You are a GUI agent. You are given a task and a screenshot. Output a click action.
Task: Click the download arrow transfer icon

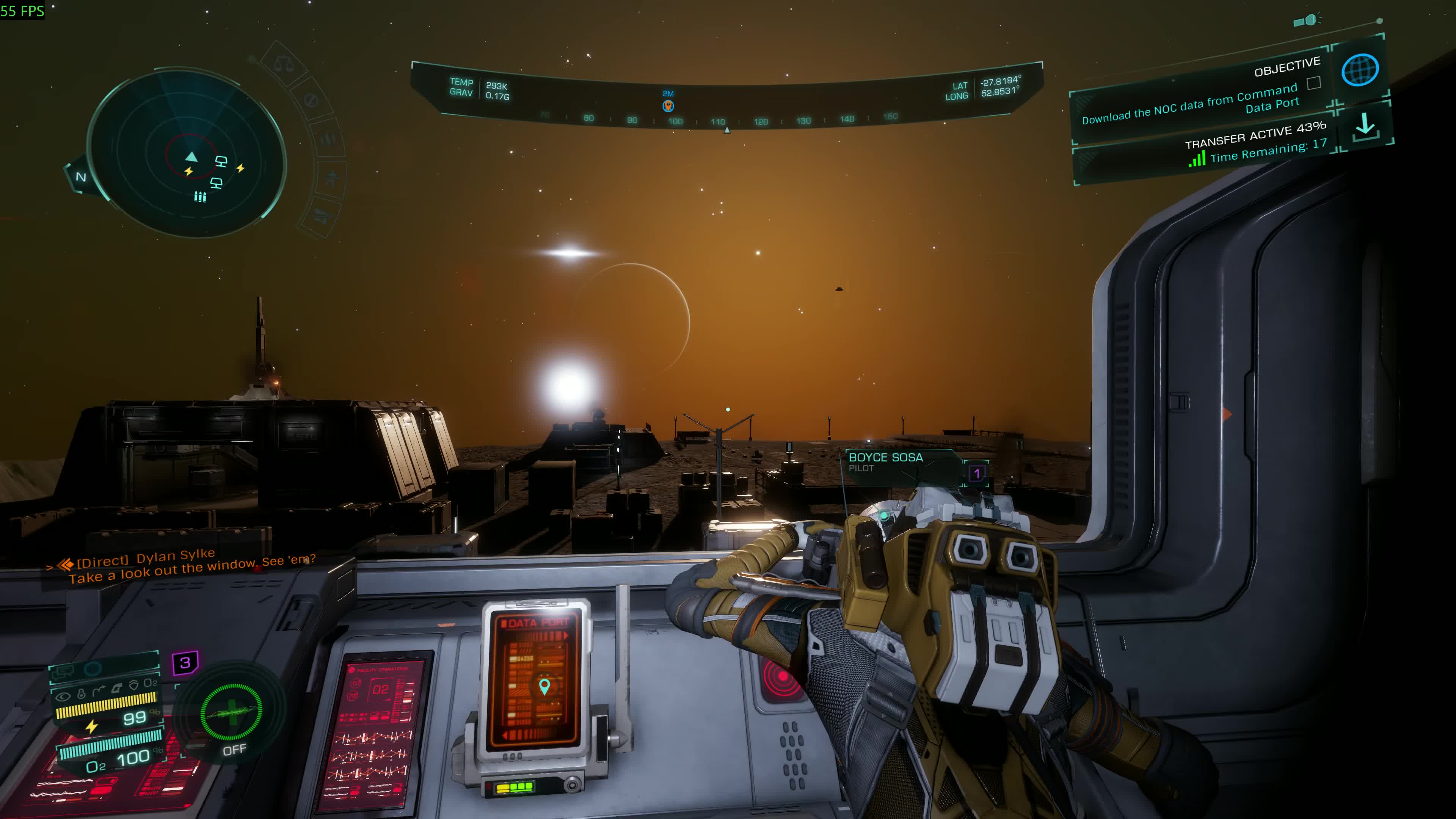[x=1365, y=126]
